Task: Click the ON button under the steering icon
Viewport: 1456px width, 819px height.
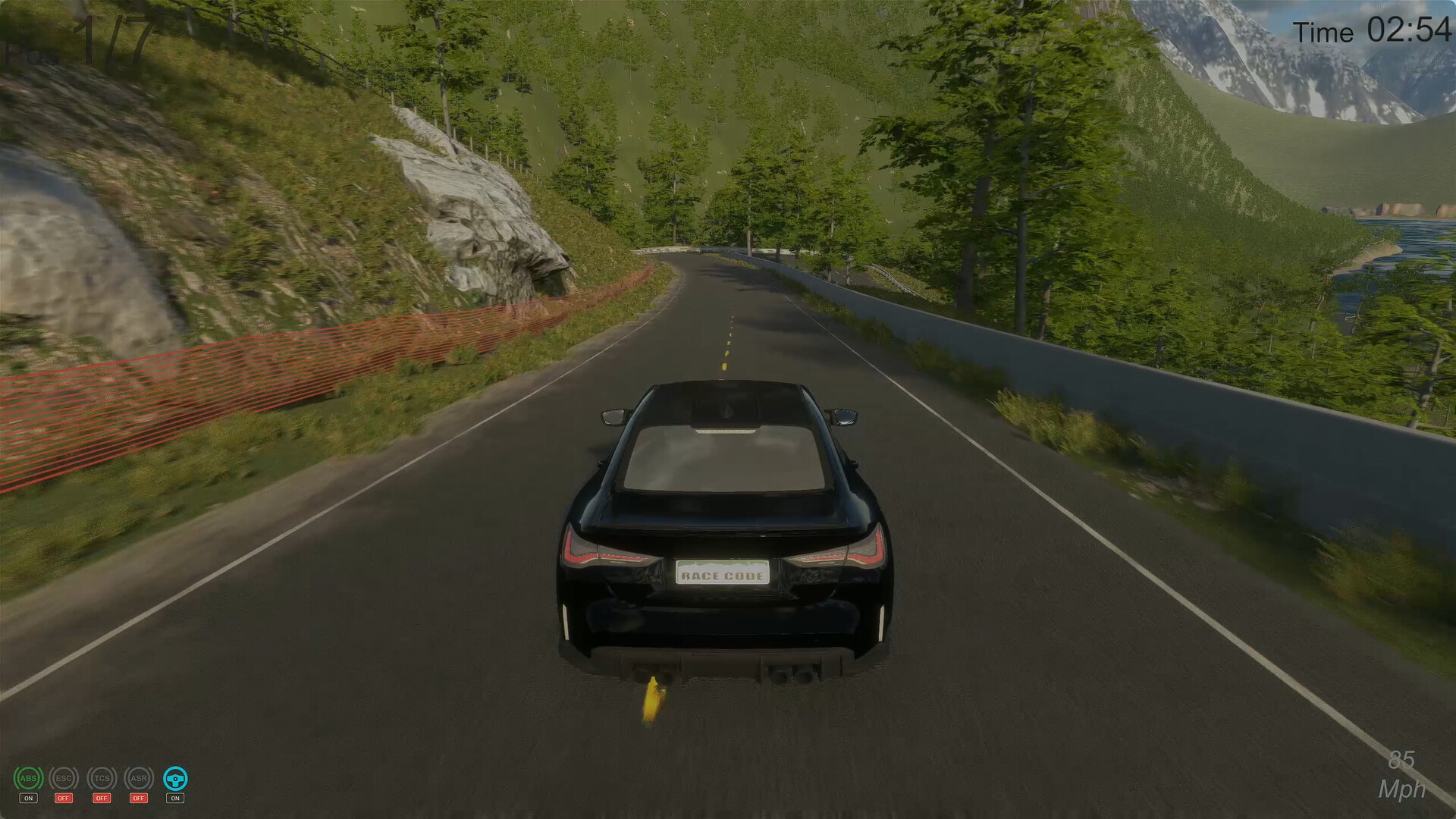Action: pyautogui.click(x=175, y=799)
